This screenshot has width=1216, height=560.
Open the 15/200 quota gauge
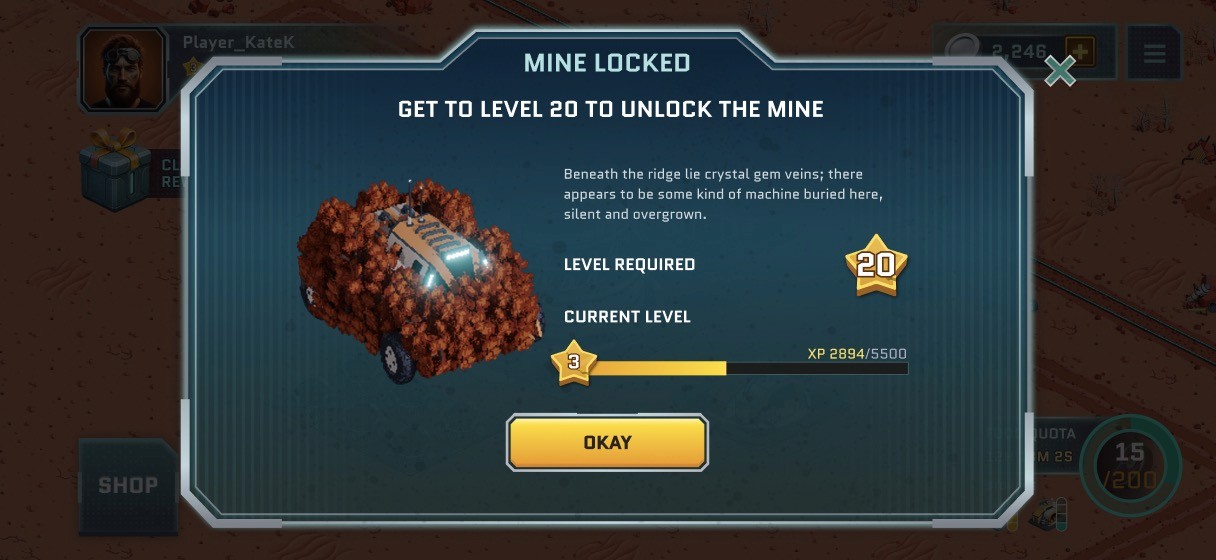pyautogui.click(x=1130, y=465)
